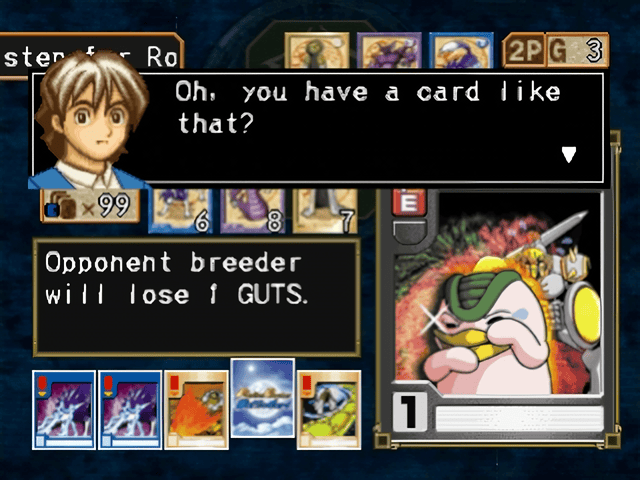
Task: Choose the face-down moon and clouds card
Action: (262, 398)
